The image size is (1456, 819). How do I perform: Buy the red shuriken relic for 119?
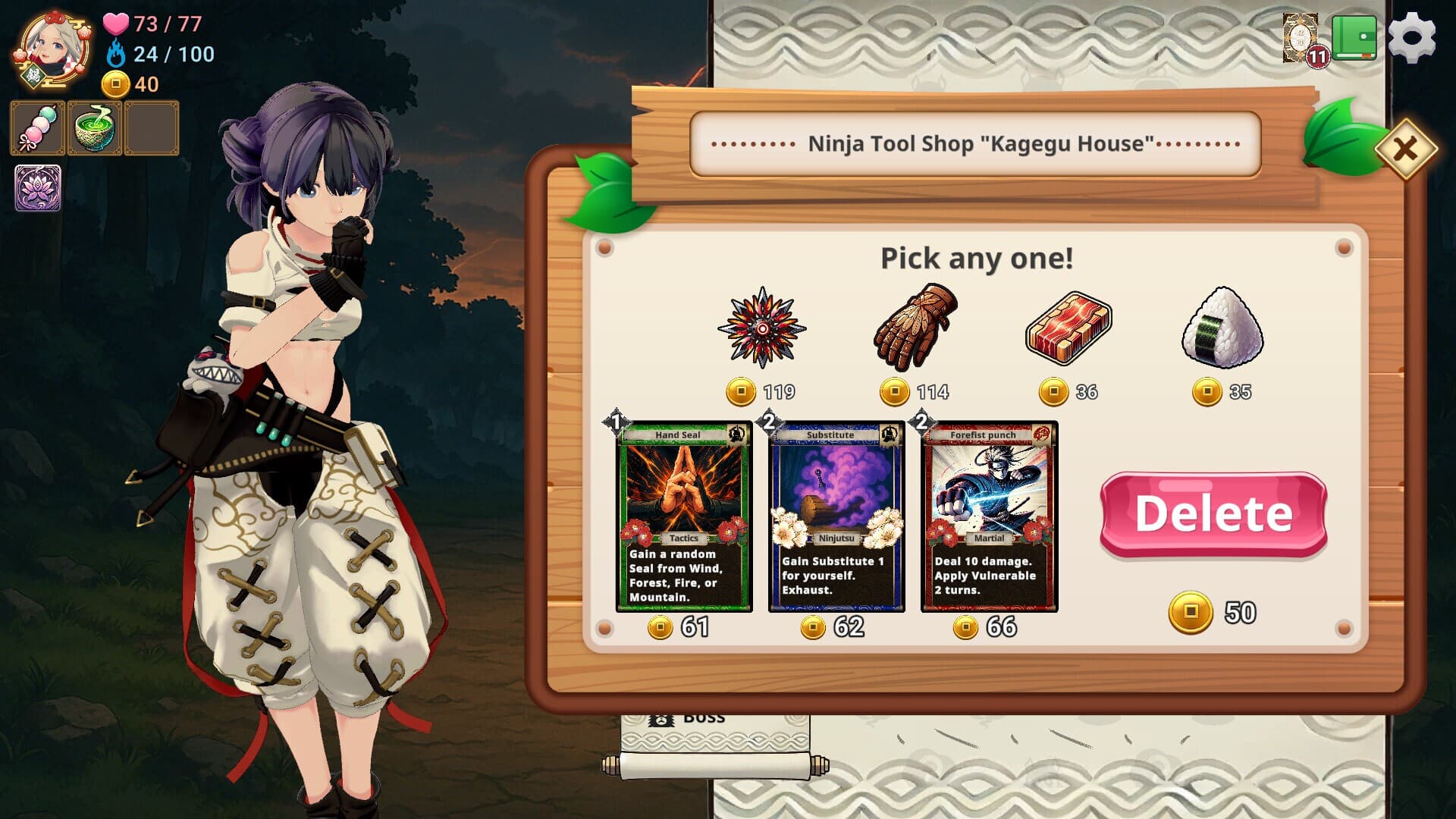click(x=761, y=328)
